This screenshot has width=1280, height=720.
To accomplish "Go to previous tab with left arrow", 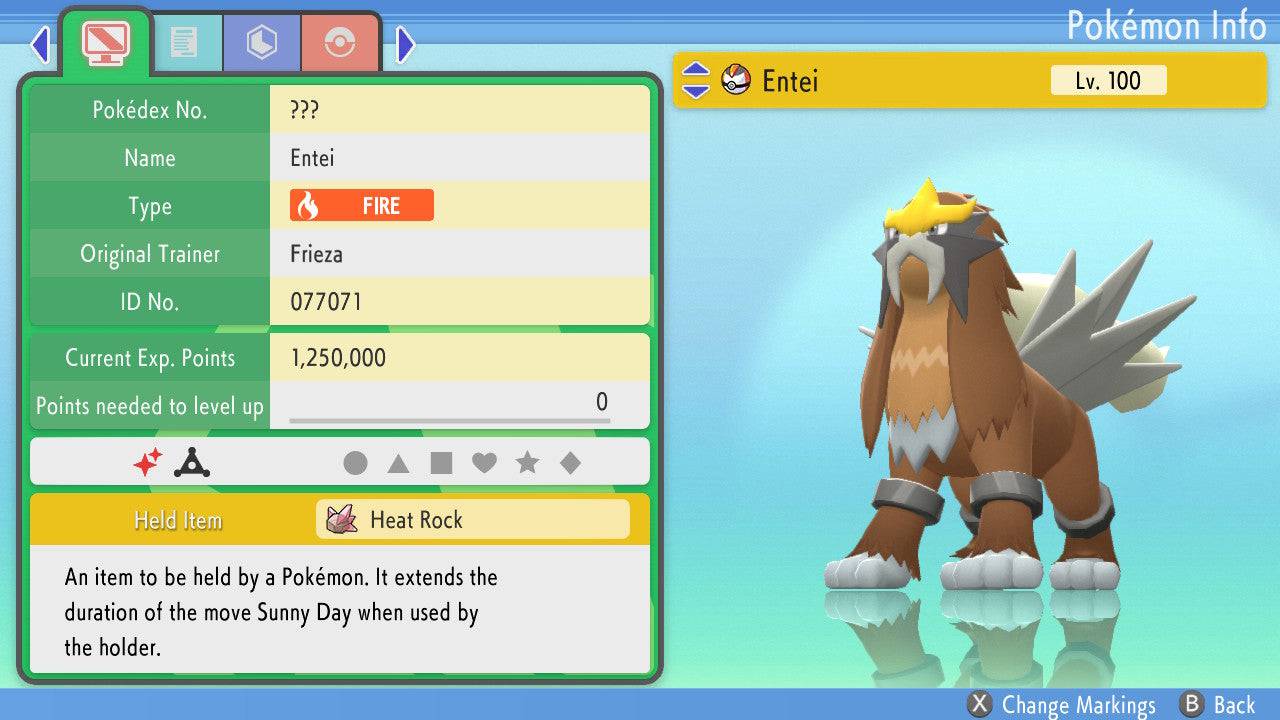I will 40,44.
